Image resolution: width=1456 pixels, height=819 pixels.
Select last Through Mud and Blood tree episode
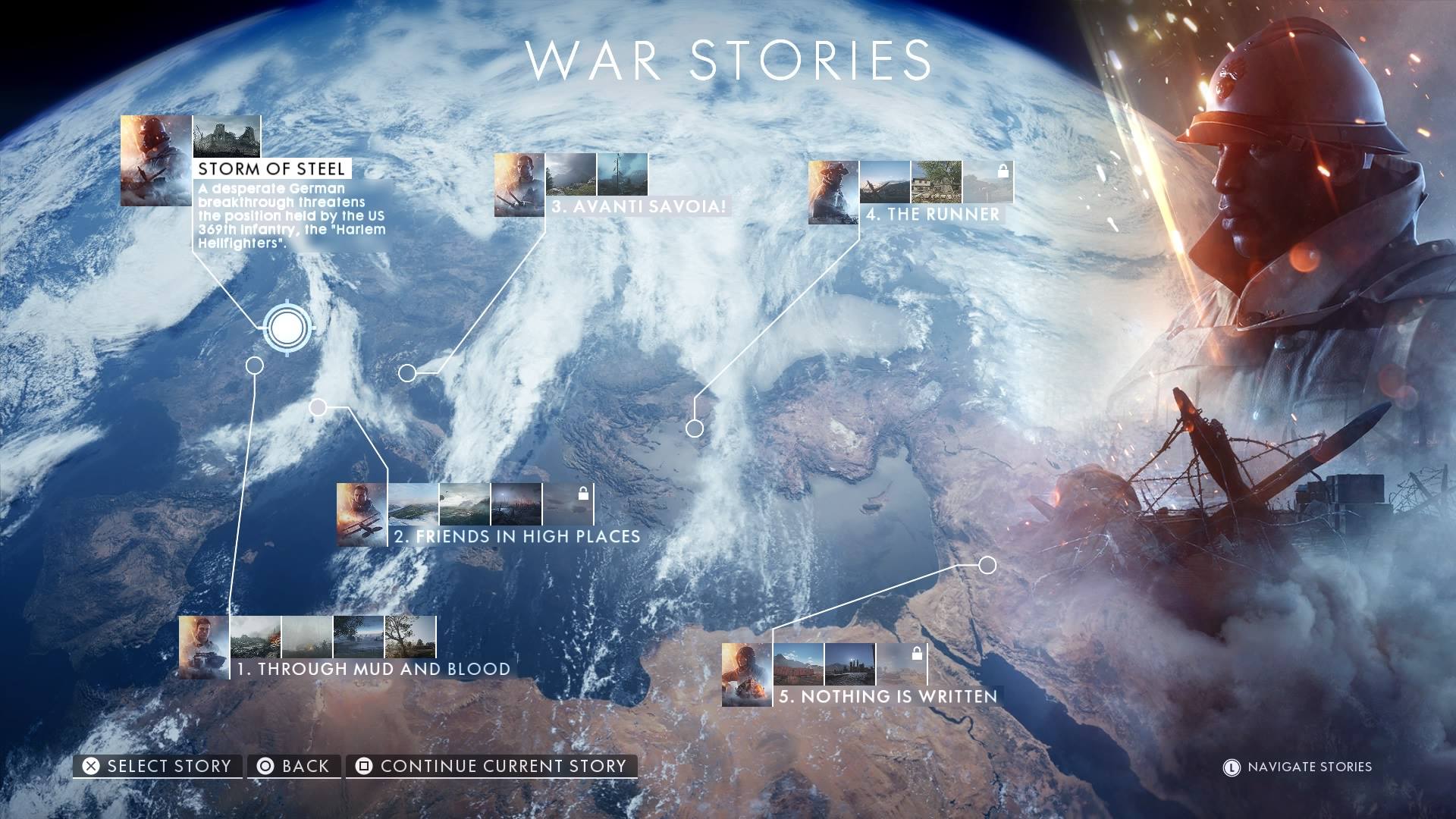coord(410,636)
